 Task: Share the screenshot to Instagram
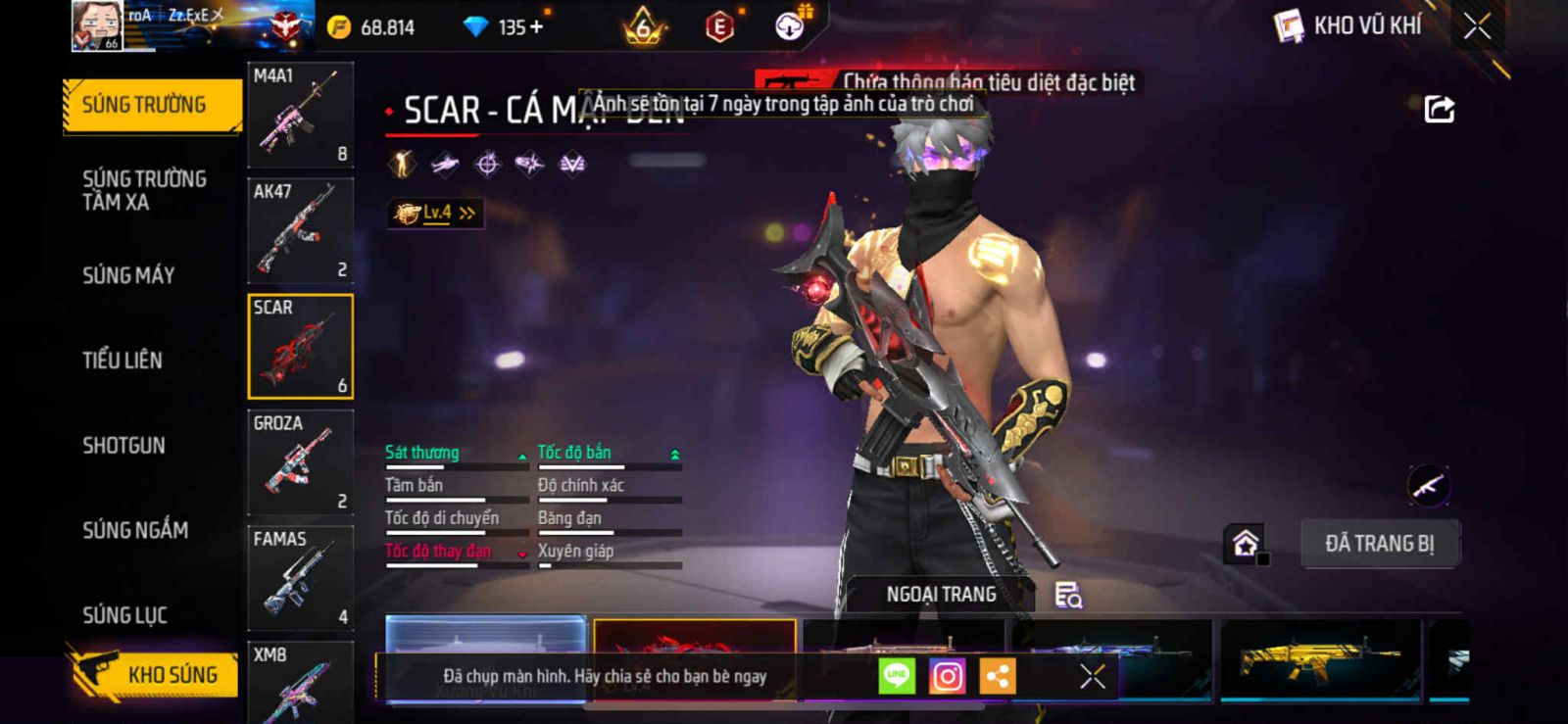[947, 676]
